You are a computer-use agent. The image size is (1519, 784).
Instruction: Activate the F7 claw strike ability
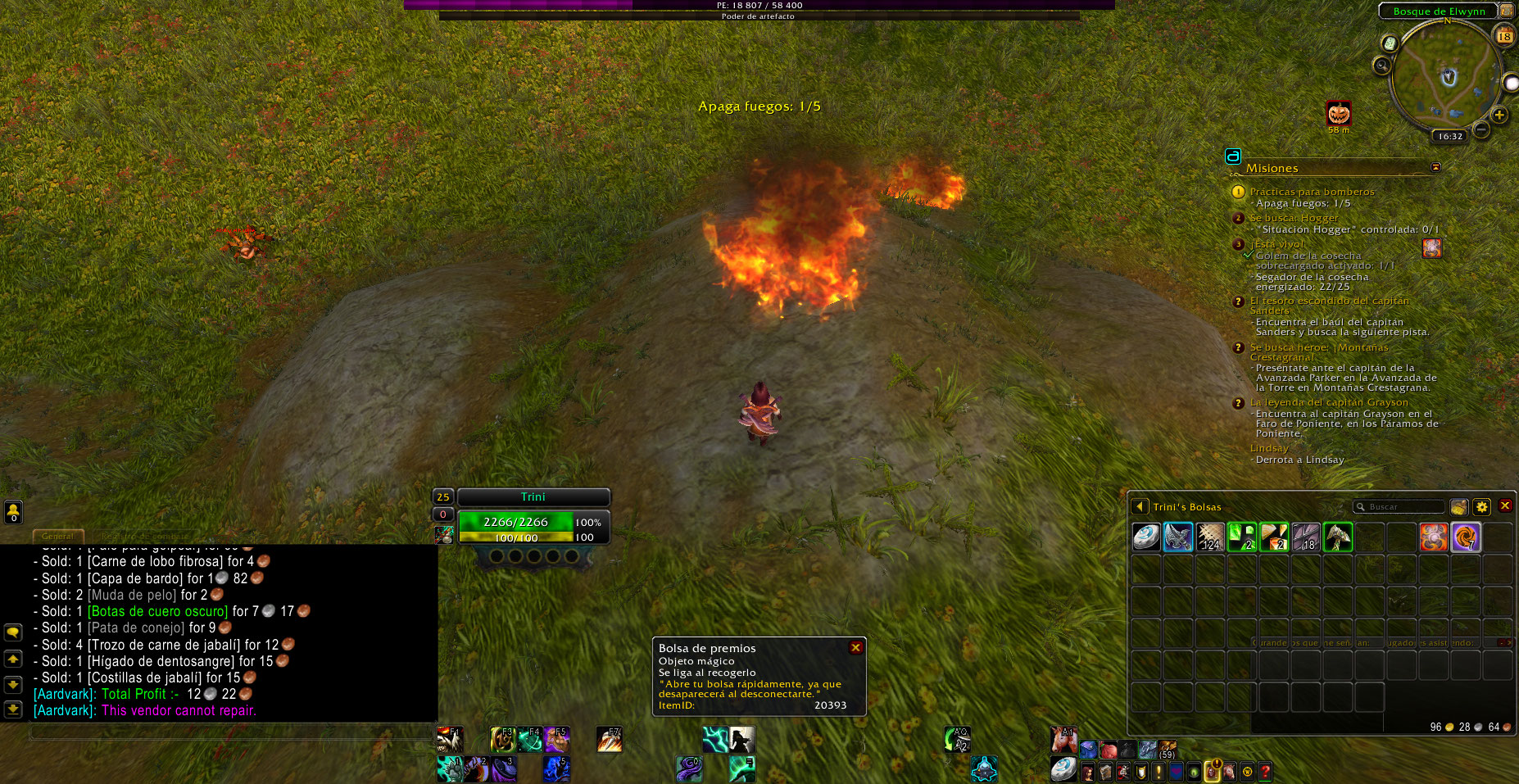point(609,741)
